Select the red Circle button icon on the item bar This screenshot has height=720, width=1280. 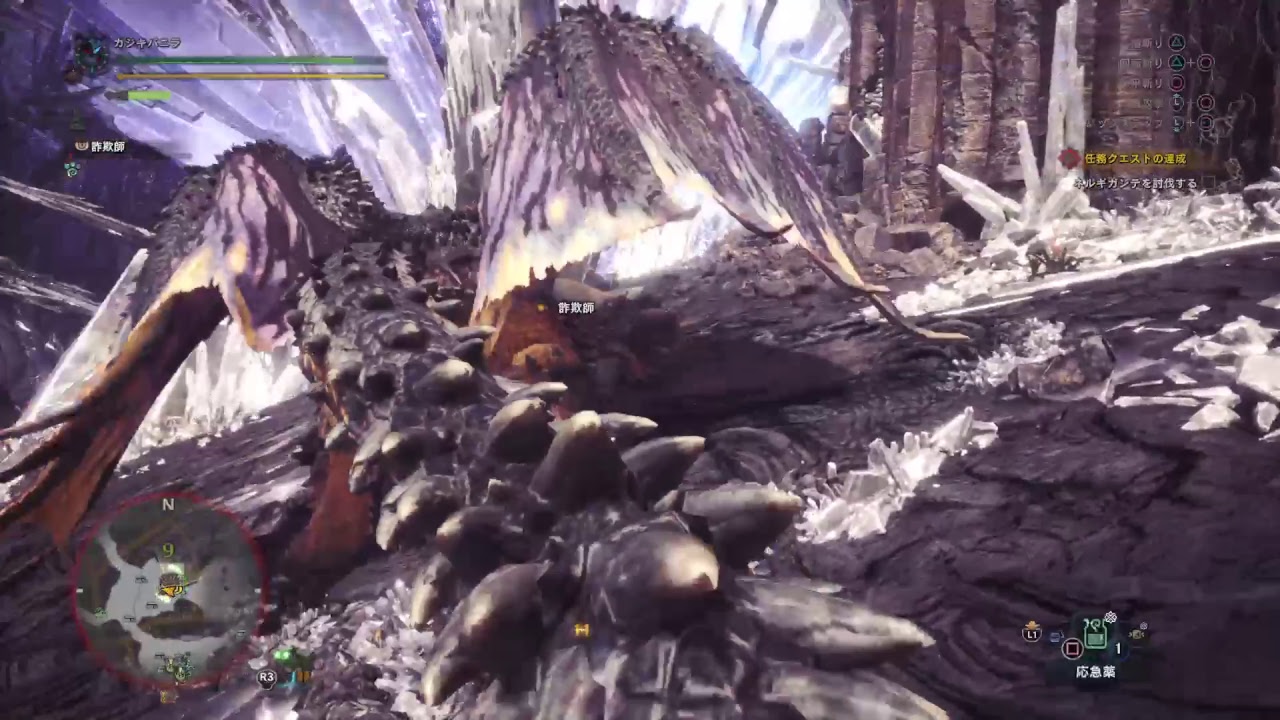(1072, 649)
